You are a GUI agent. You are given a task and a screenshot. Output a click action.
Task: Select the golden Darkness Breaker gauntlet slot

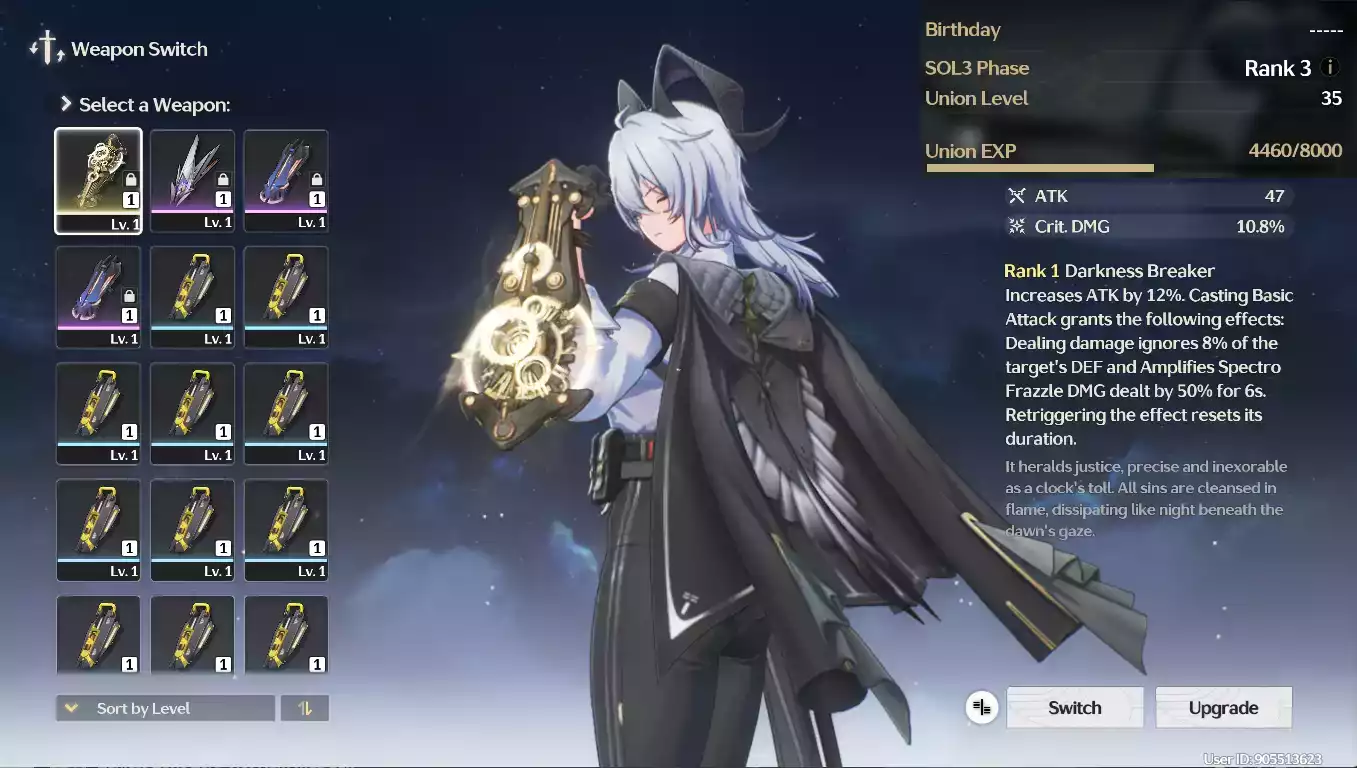point(98,180)
